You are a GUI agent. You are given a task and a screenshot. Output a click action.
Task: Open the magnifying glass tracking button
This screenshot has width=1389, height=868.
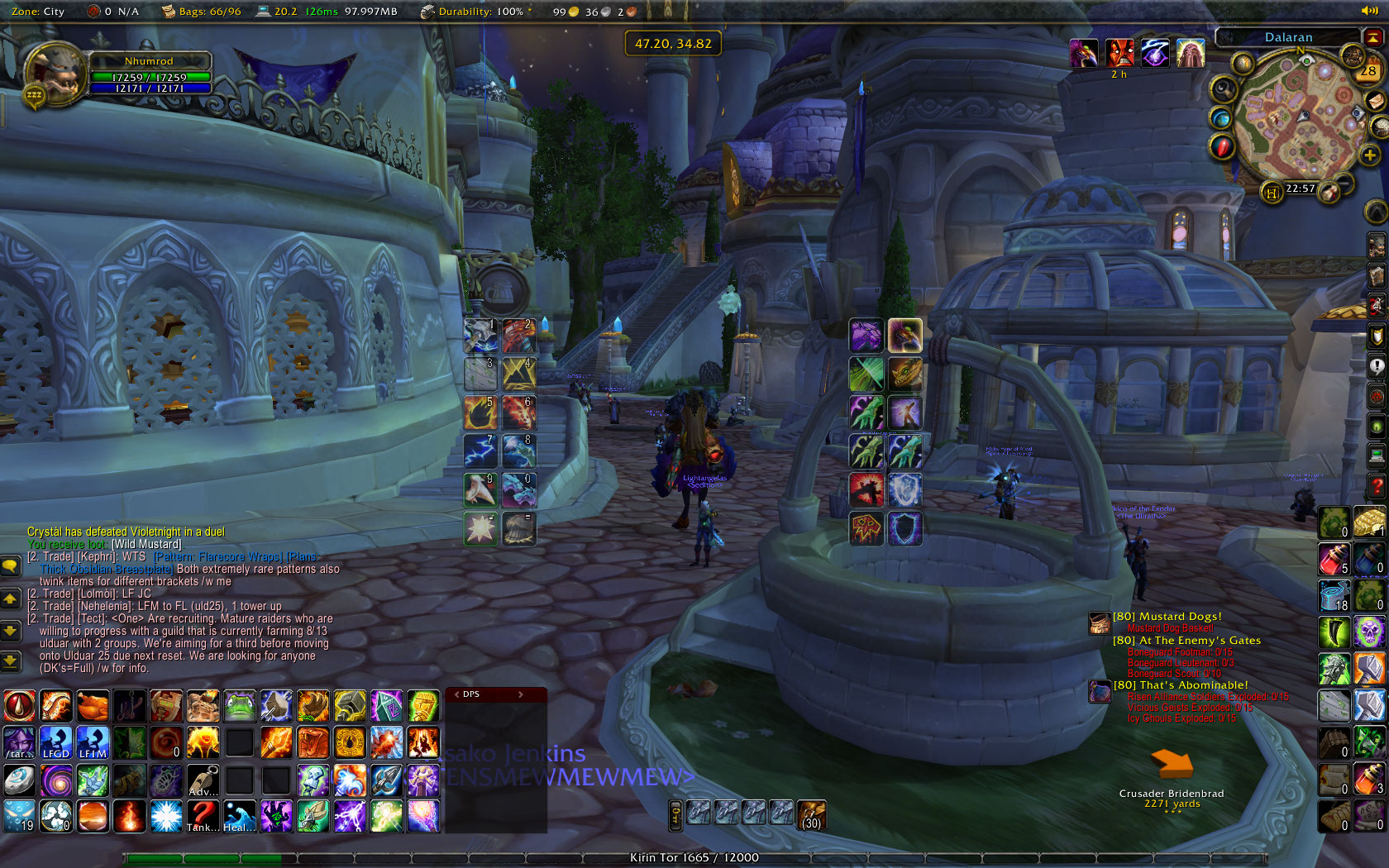(1223, 88)
